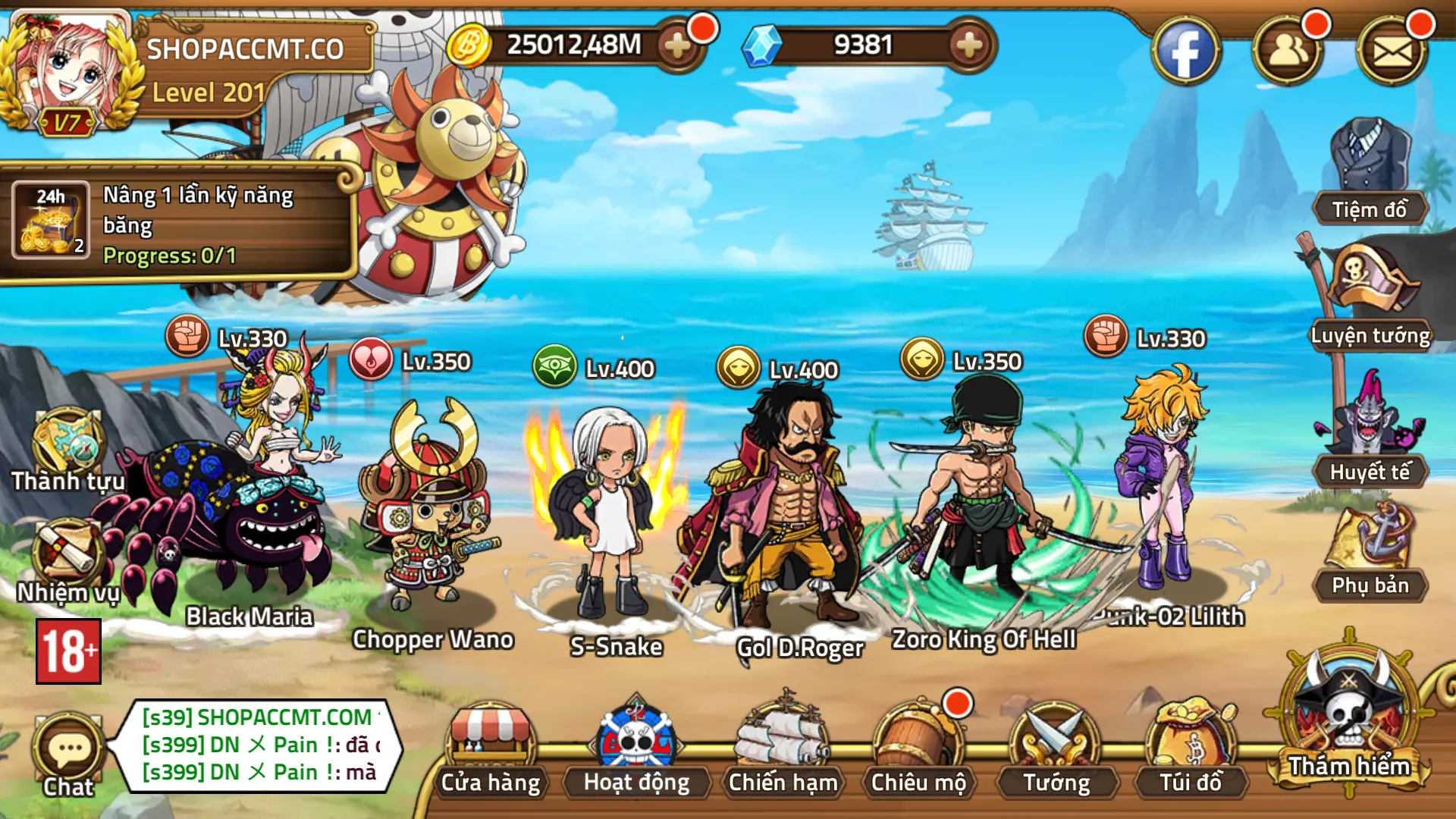Viewport: 1456px width, 819px height.
Task: Open the Cửa hàng store
Action: point(491,751)
